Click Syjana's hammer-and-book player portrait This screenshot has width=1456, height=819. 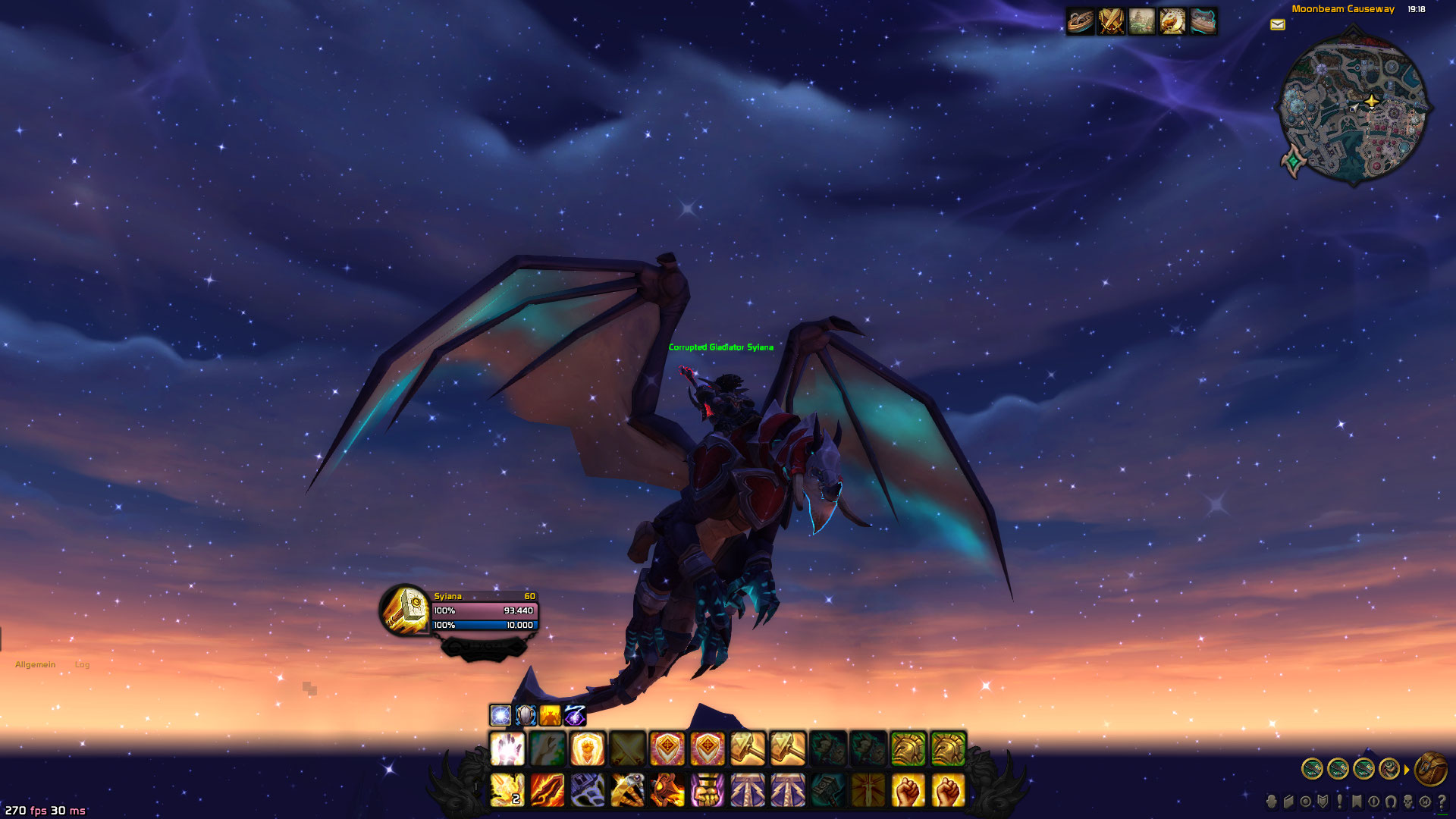tap(405, 609)
